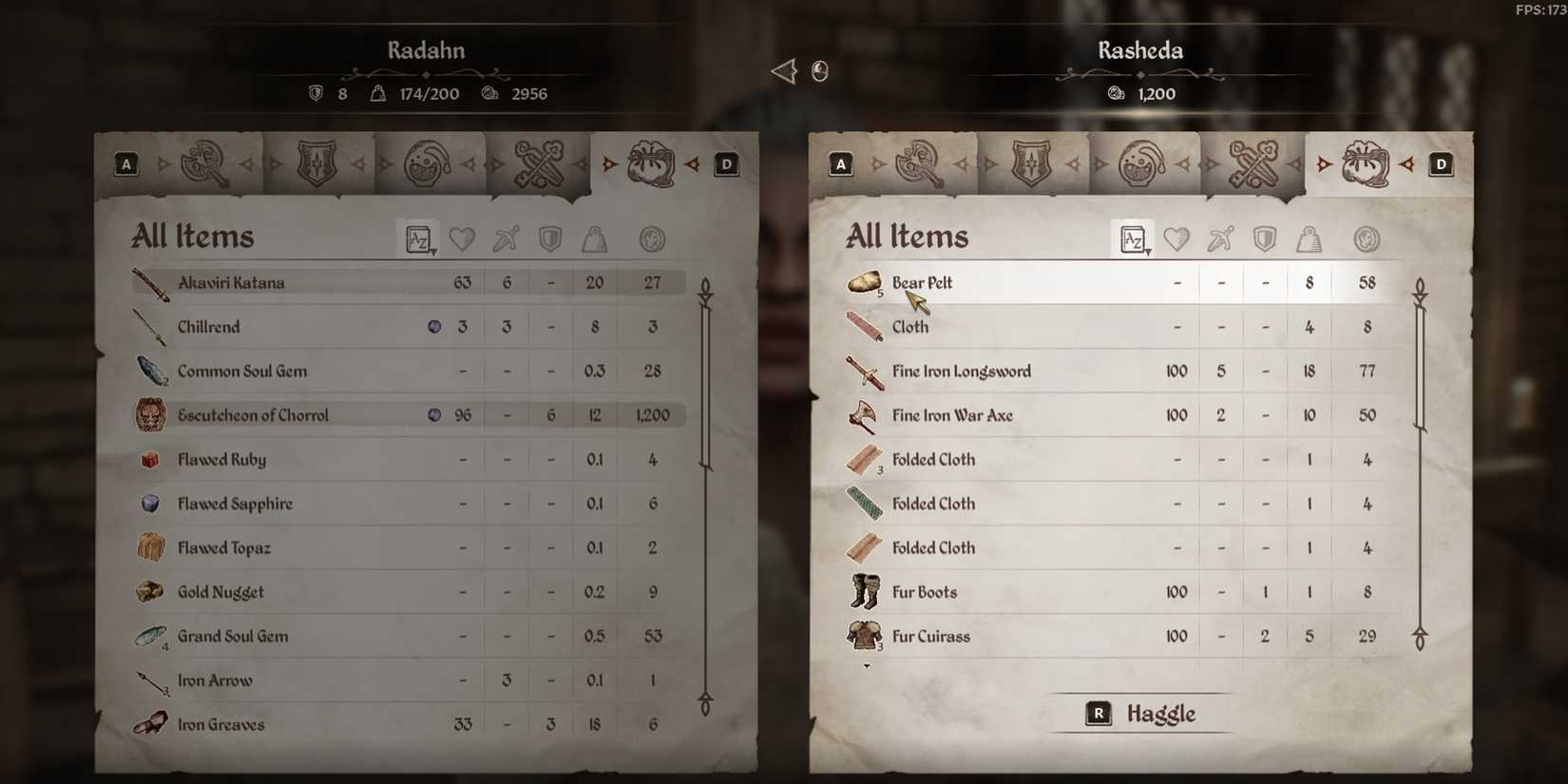Toggle the heart sort on Radahn's list

click(x=463, y=239)
